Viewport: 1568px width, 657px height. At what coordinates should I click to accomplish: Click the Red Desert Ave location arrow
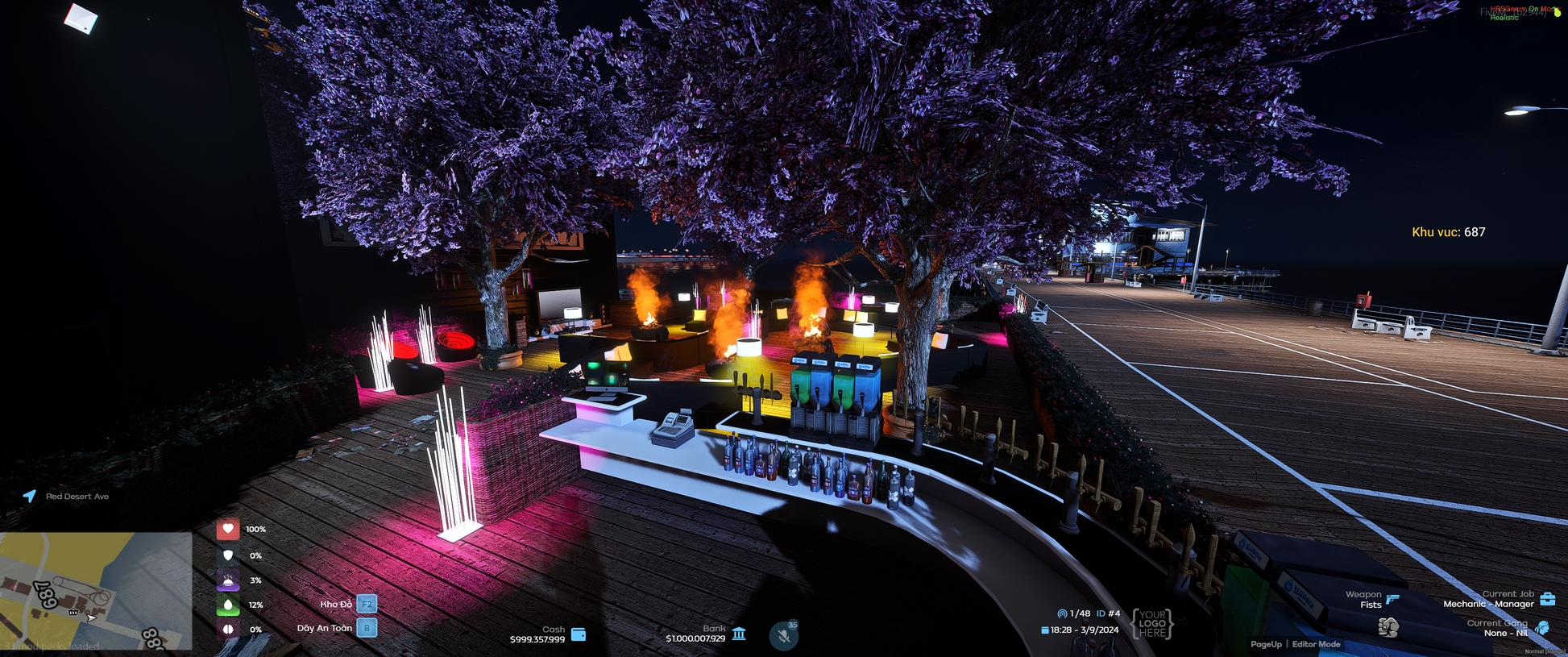(x=30, y=496)
